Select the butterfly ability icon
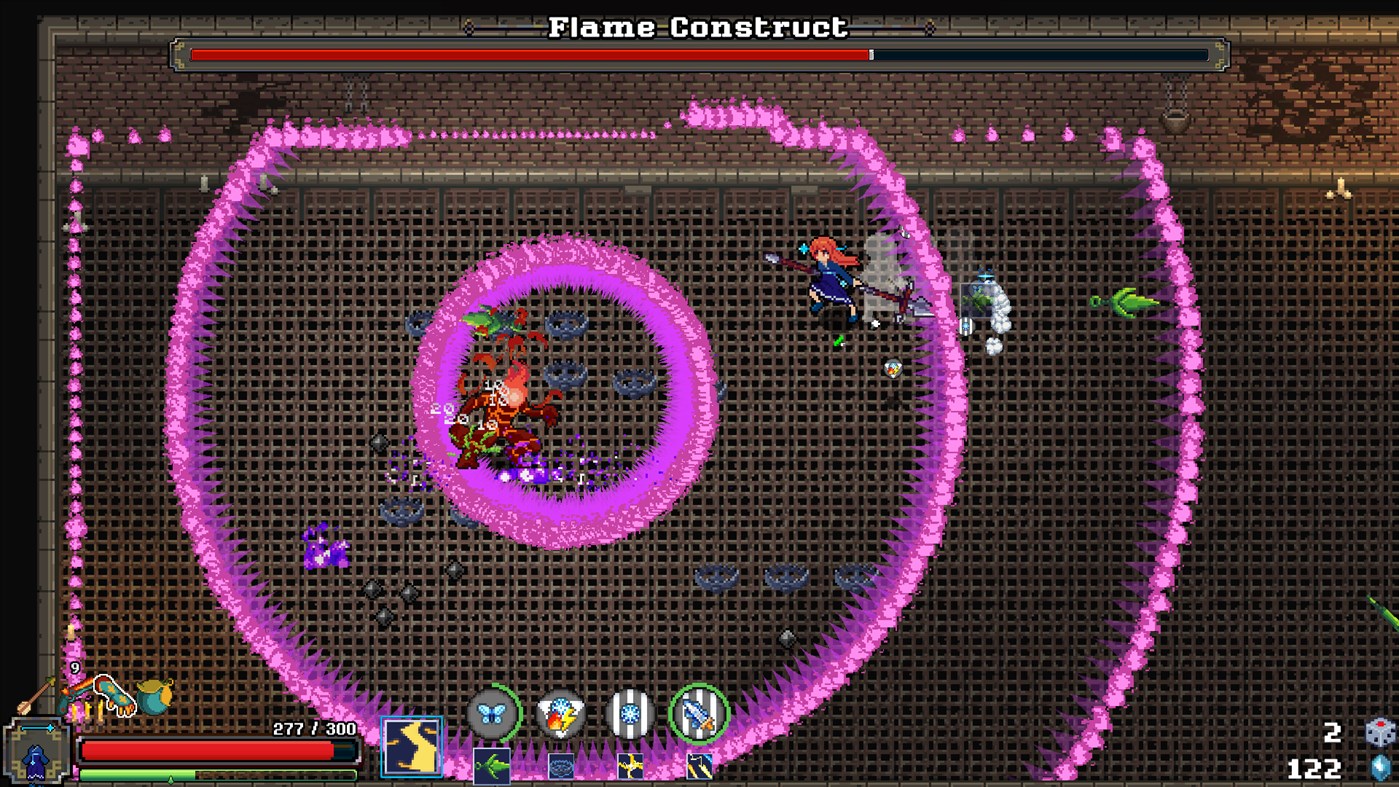The width and height of the screenshot is (1399, 787). click(491, 714)
